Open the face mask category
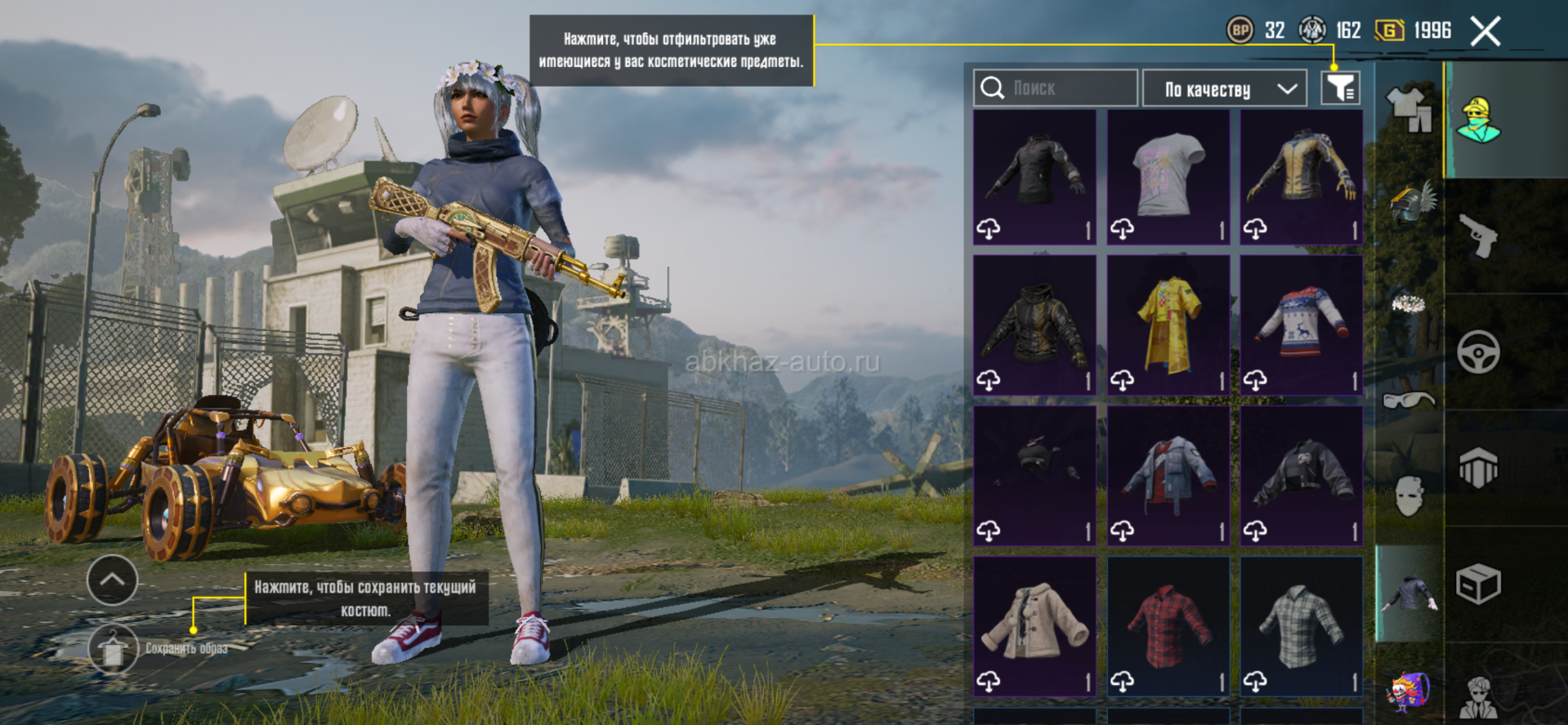Viewport: 1568px width, 725px height. pos(1409,496)
